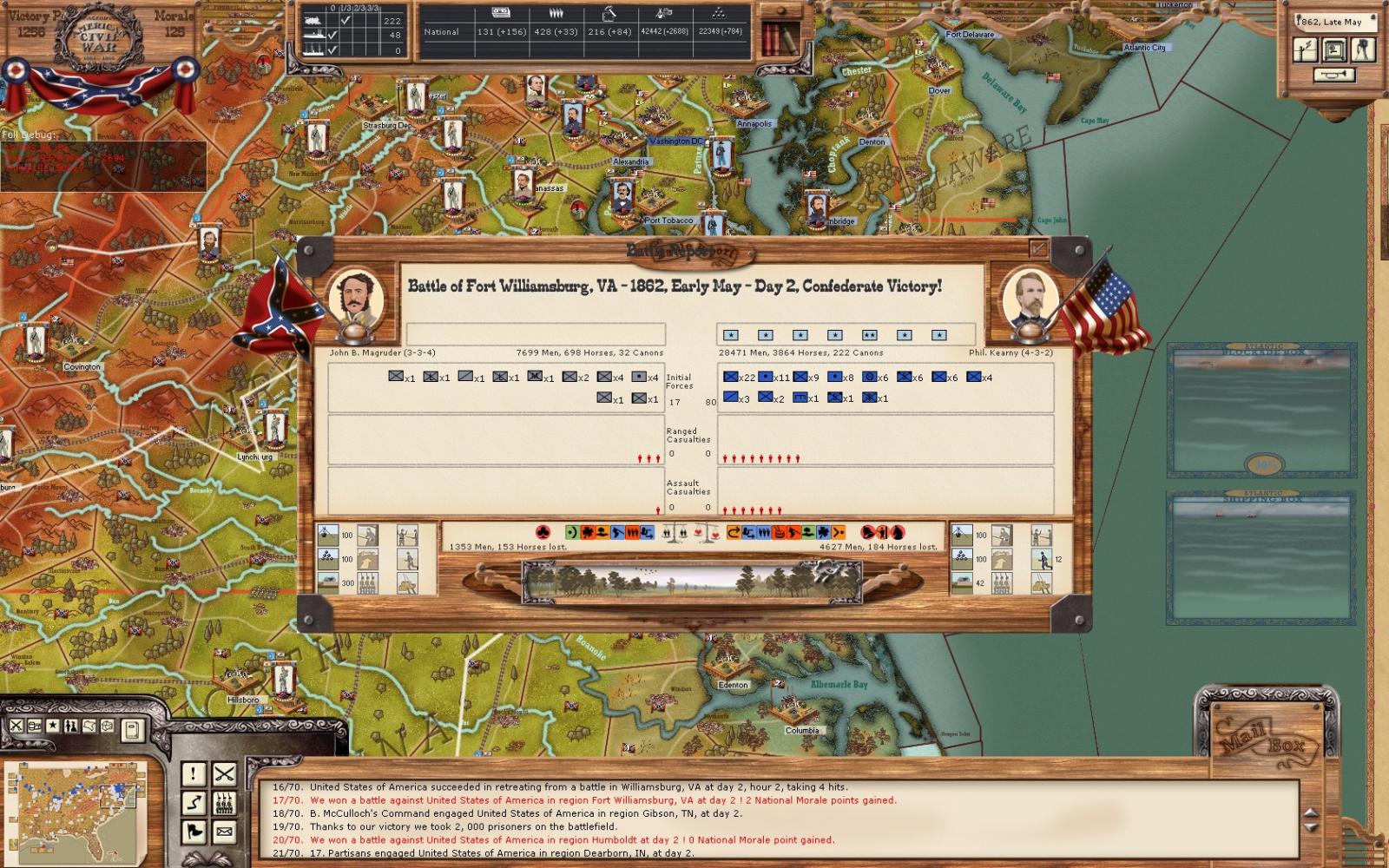The width and height of the screenshot is (1389, 868).
Task: Click the exclamation alert icon beside the minimap
Action: click(x=193, y=775)
